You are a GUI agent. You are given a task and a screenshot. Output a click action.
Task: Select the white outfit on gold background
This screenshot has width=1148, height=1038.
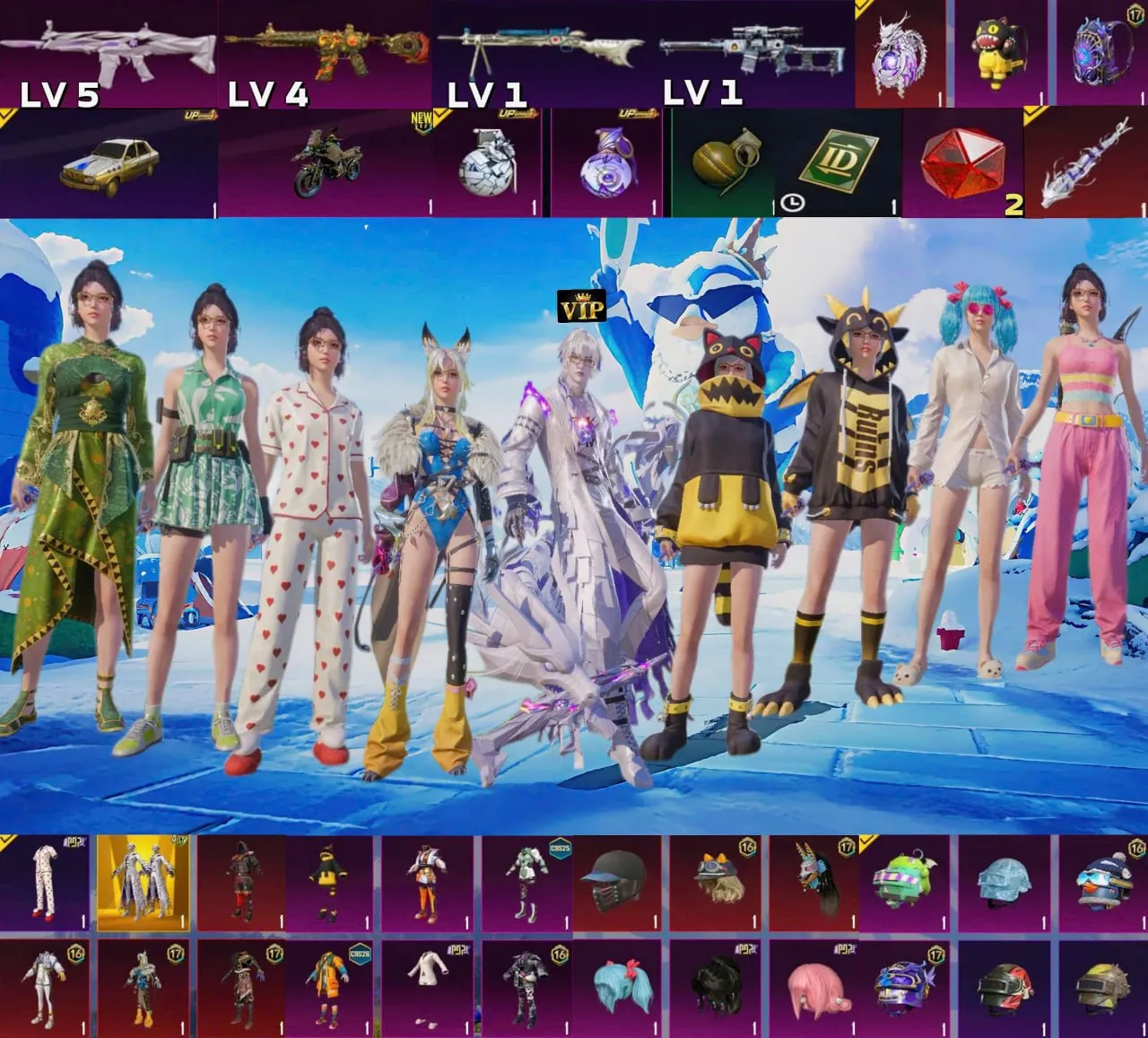click(143, 885)
